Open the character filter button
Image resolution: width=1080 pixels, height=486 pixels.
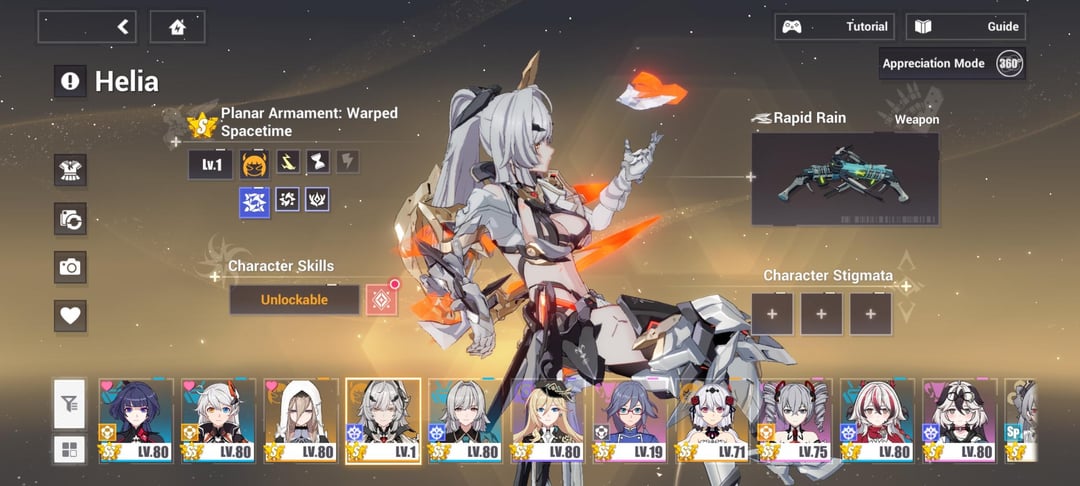click(x=69, y=404)
